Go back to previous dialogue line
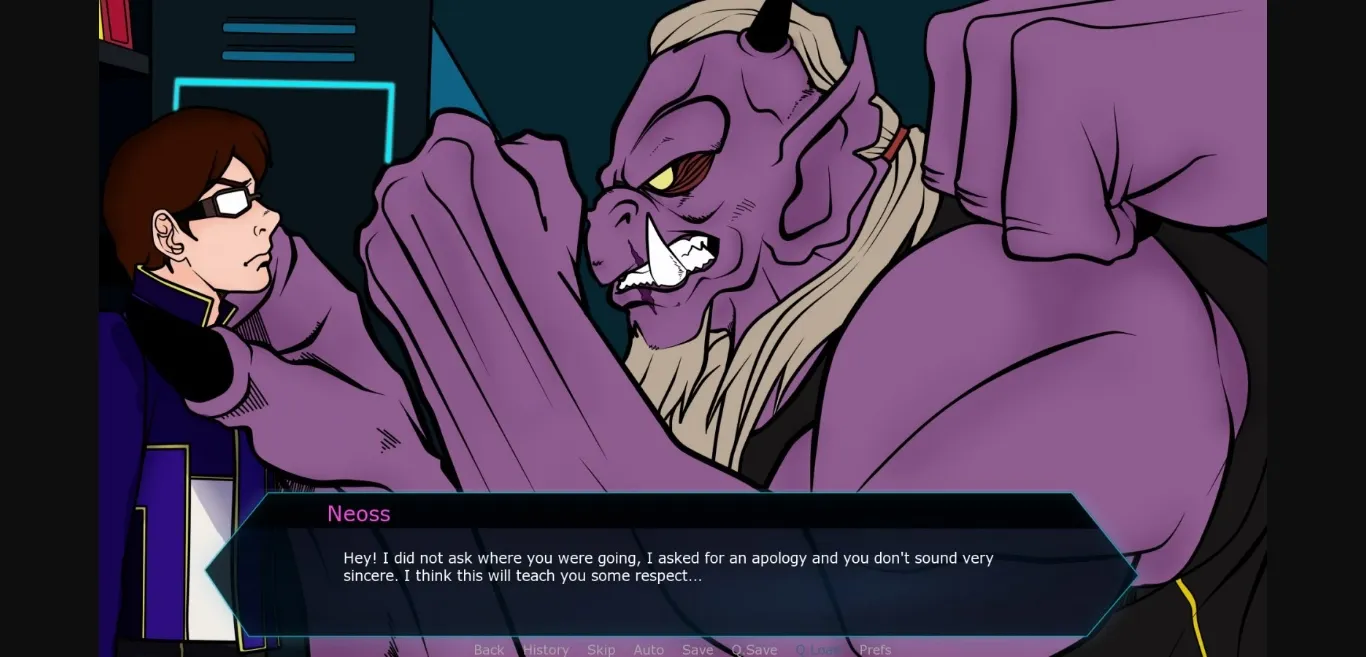Image resolution: width=1366 pixels, height=657 pixels. [x=489, y=650]
